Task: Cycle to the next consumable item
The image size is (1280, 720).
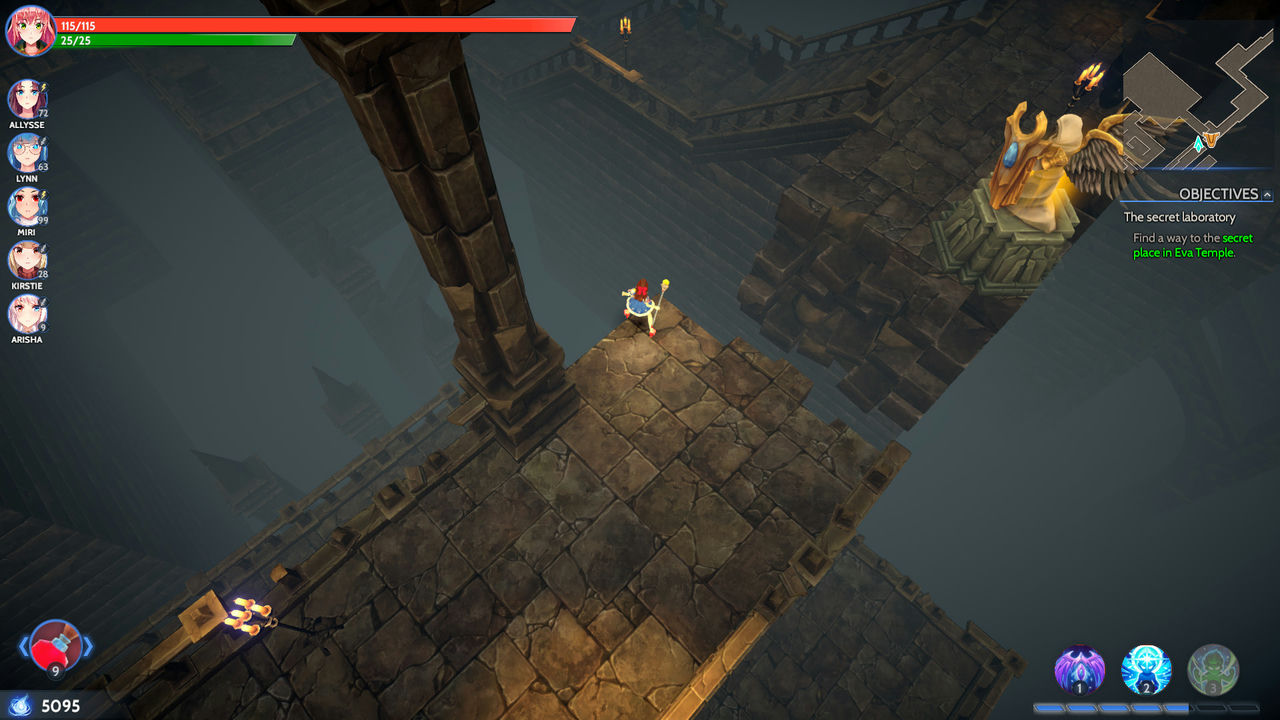Action: coord(88,647)
